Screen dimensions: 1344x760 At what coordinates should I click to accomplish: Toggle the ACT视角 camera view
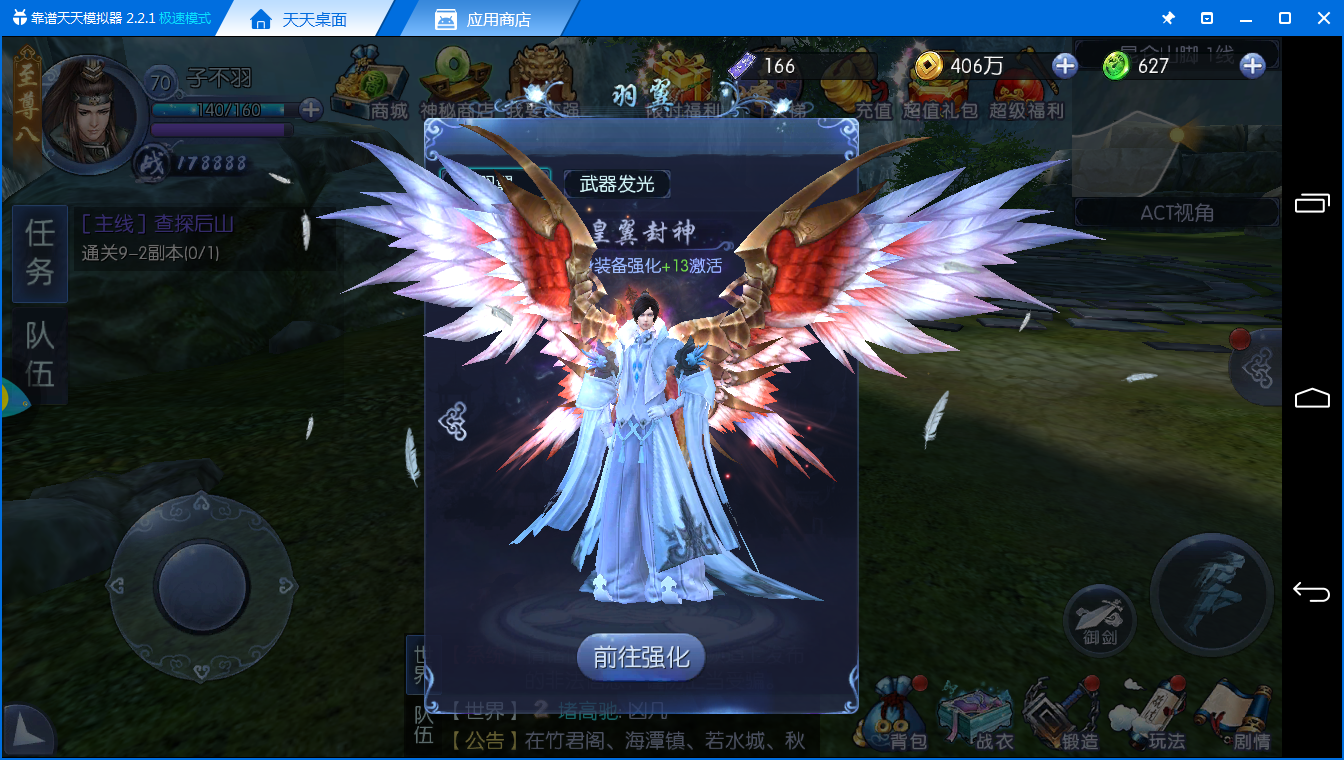pos(1177,211)
